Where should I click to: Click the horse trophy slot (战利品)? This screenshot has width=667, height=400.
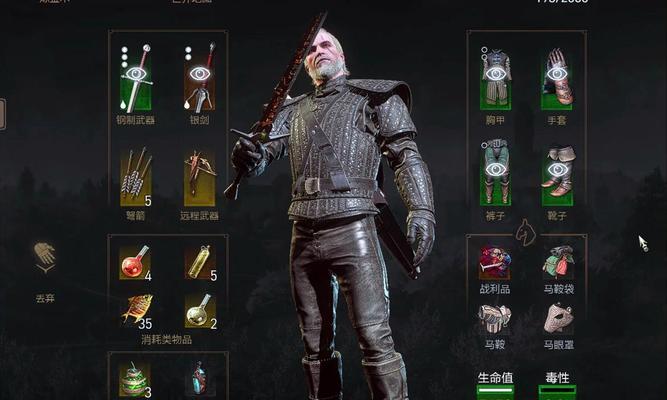click(495, 262)
